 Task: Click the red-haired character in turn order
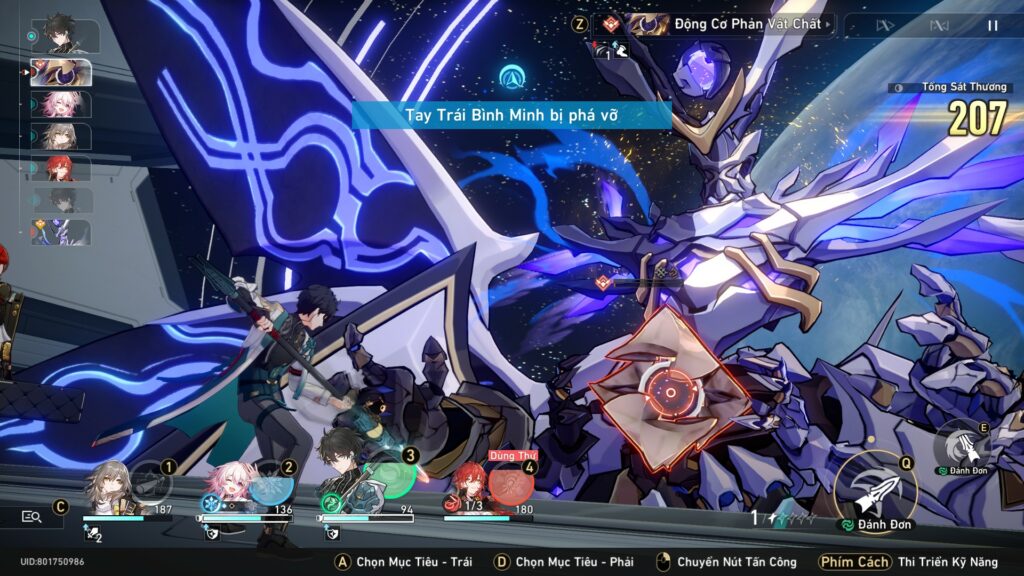pos(62,168)
